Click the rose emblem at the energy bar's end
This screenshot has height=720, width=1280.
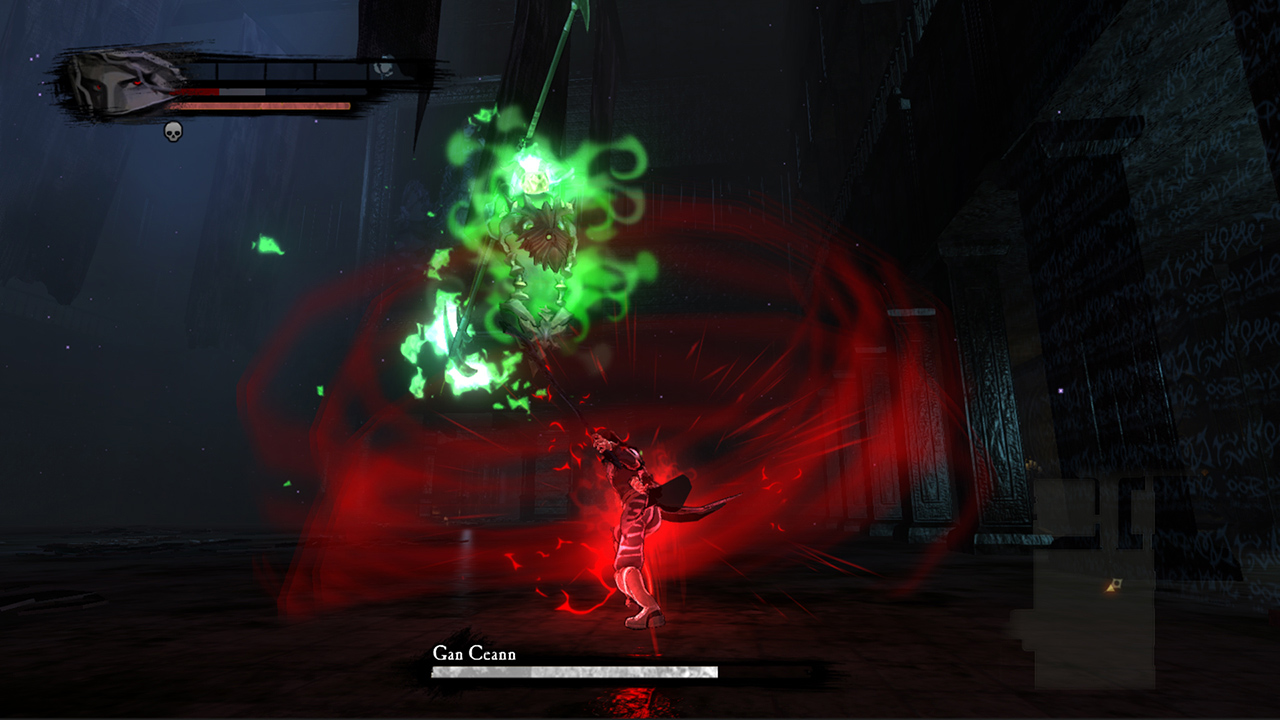[383, 70]
